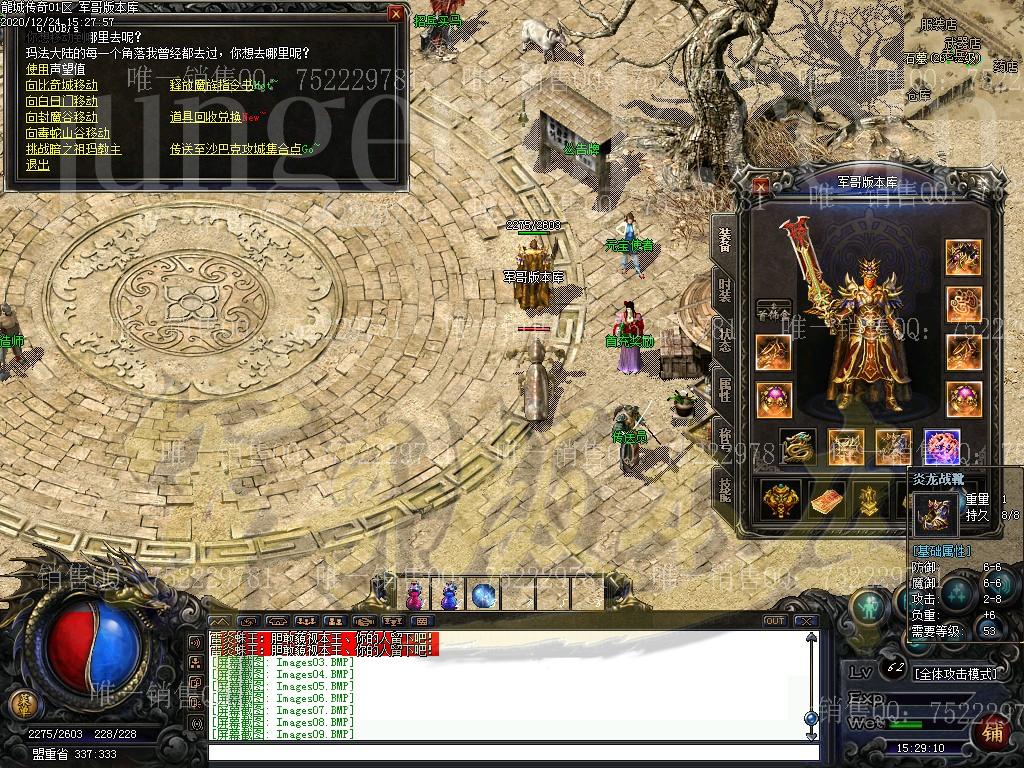Select the dragon emblem equipment slot
1024x768 pixels.
click(x=797, y=448)
